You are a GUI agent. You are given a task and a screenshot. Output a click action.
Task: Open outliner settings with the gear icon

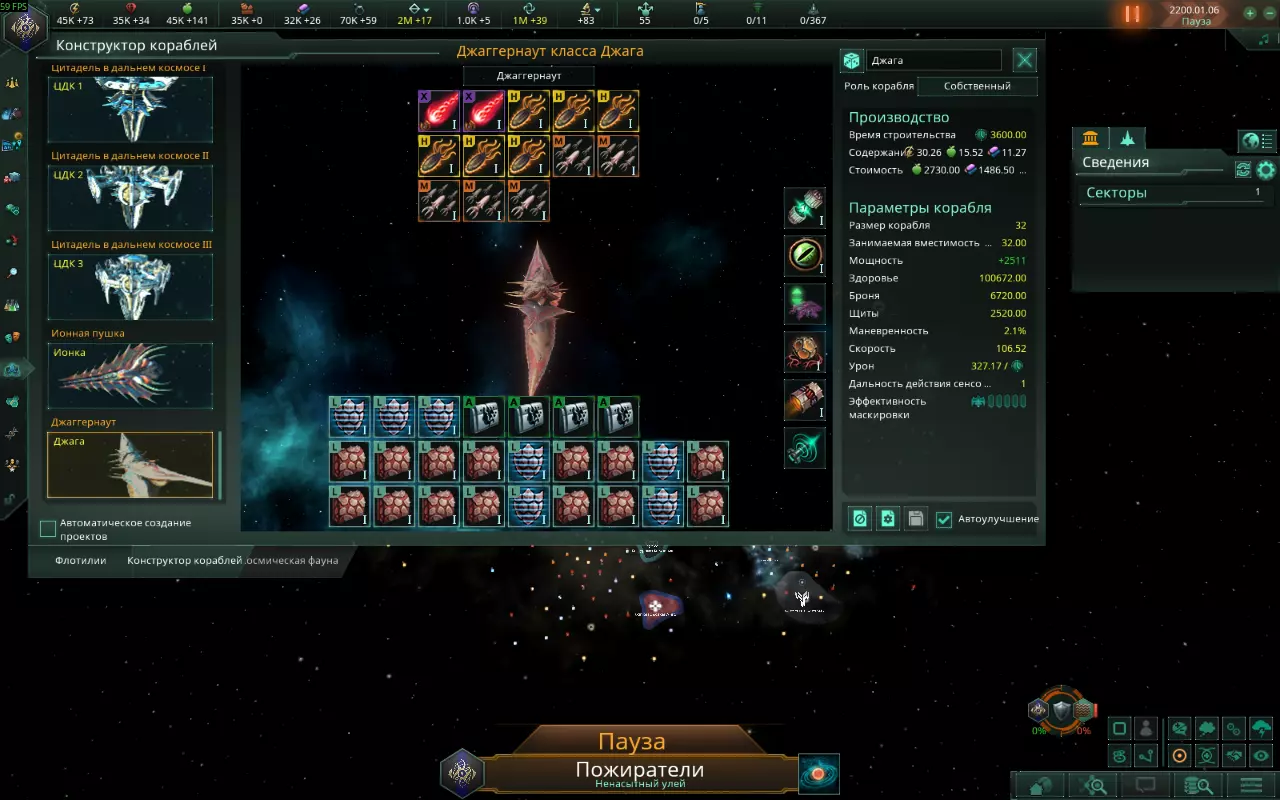point(1266,170)
